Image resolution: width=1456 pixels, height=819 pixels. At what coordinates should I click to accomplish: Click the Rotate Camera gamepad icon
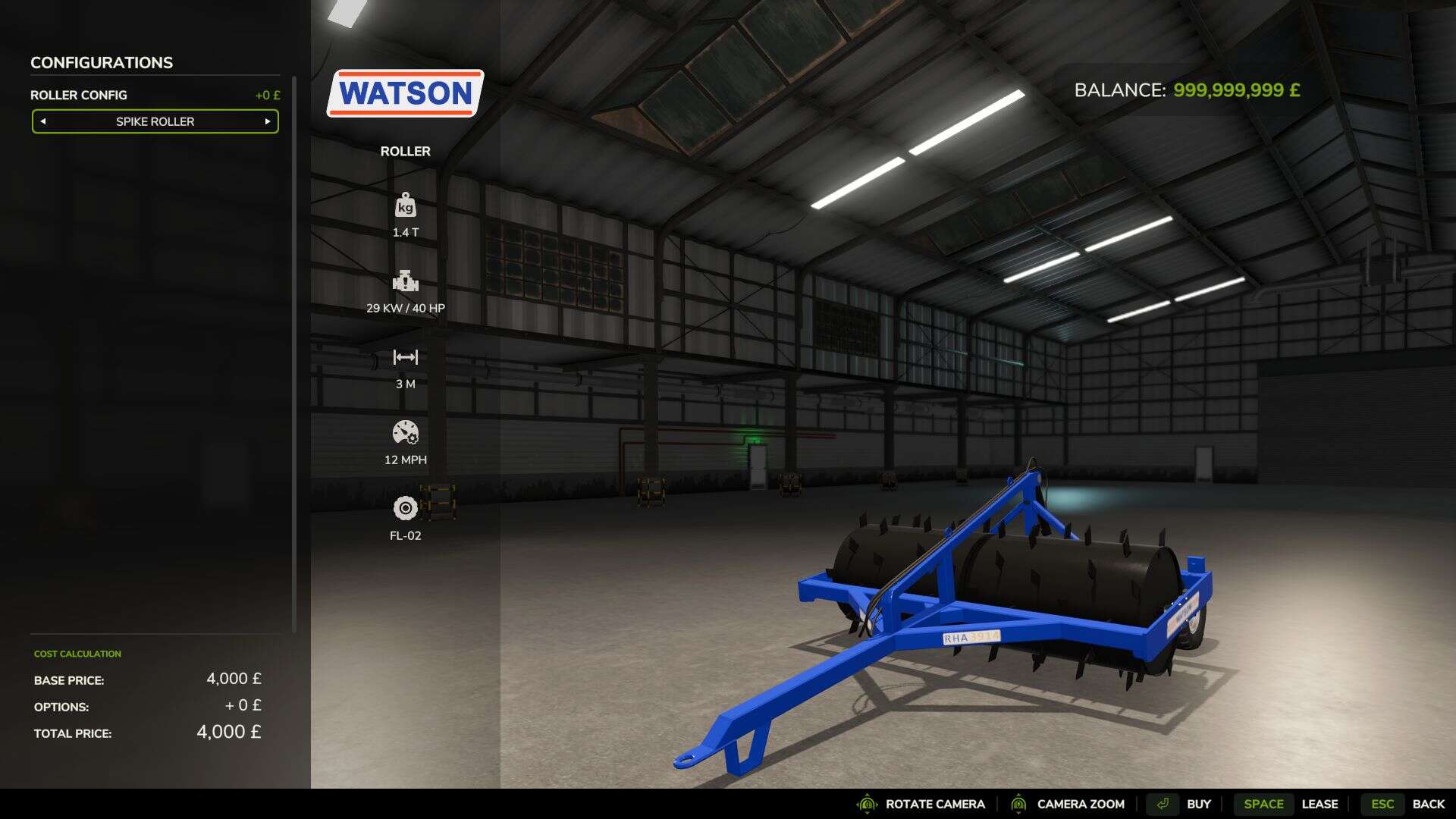click(866, 804)
